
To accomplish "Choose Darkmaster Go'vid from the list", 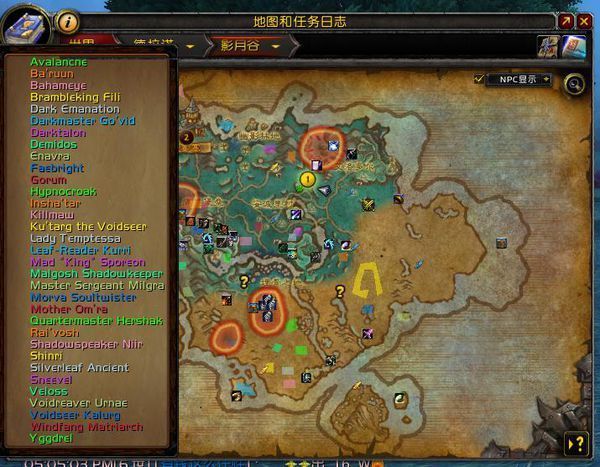I will [x=82, y=121].
